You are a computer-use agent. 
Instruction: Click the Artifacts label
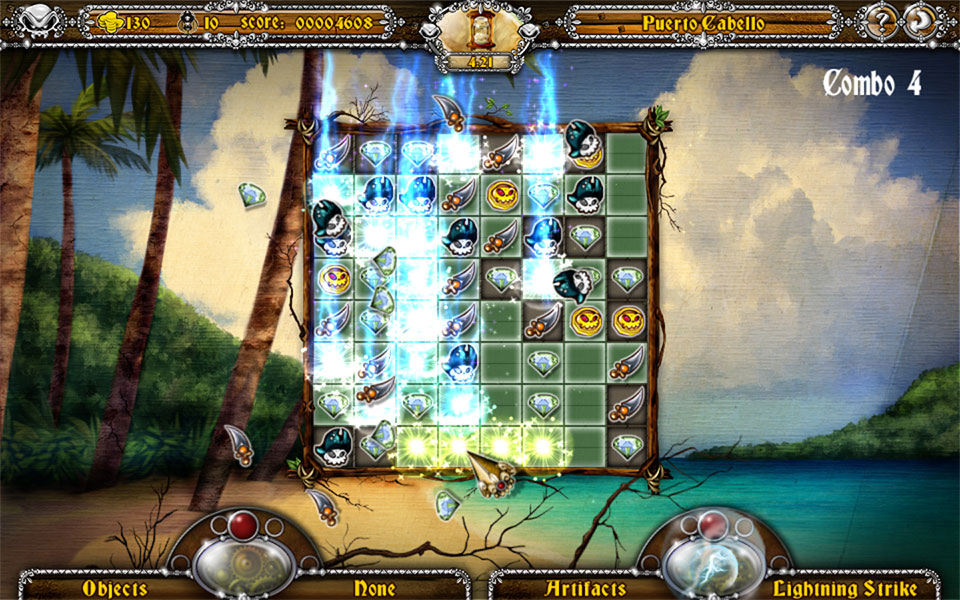coord(586,588)
